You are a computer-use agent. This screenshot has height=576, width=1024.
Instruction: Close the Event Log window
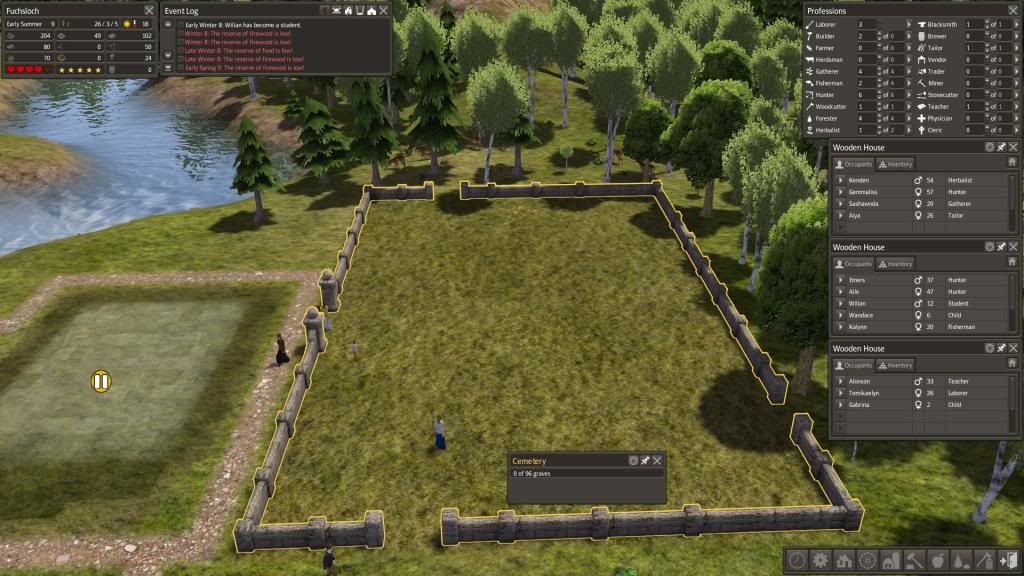point(384,10)
